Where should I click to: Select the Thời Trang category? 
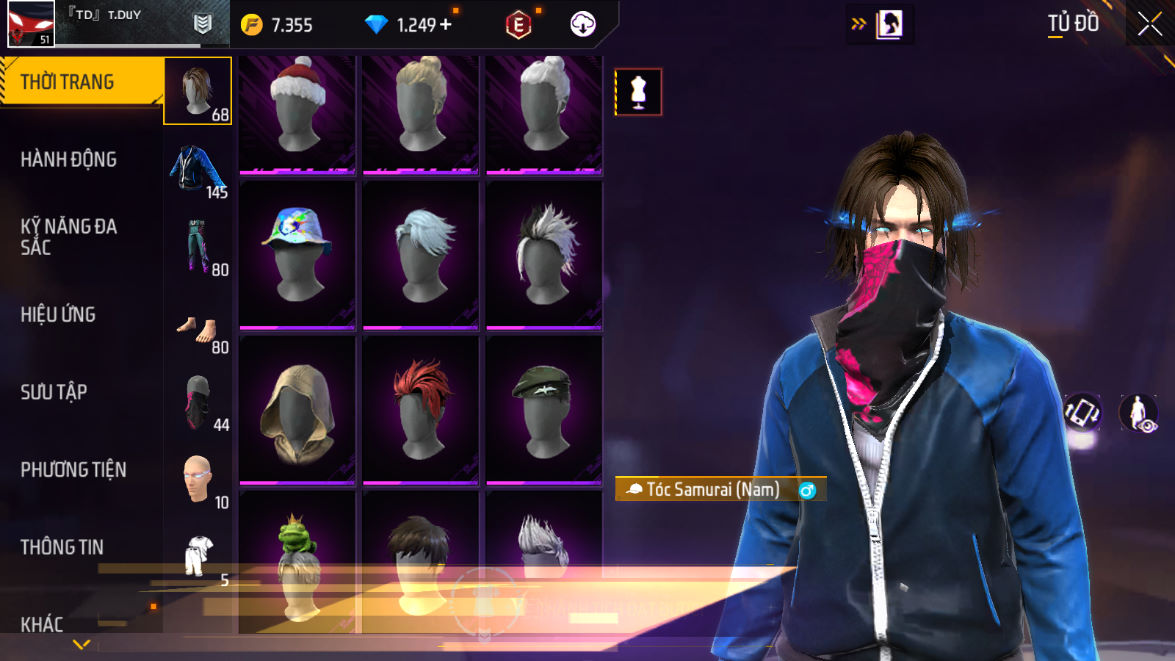pyautogui.click(x=68, y=82)
